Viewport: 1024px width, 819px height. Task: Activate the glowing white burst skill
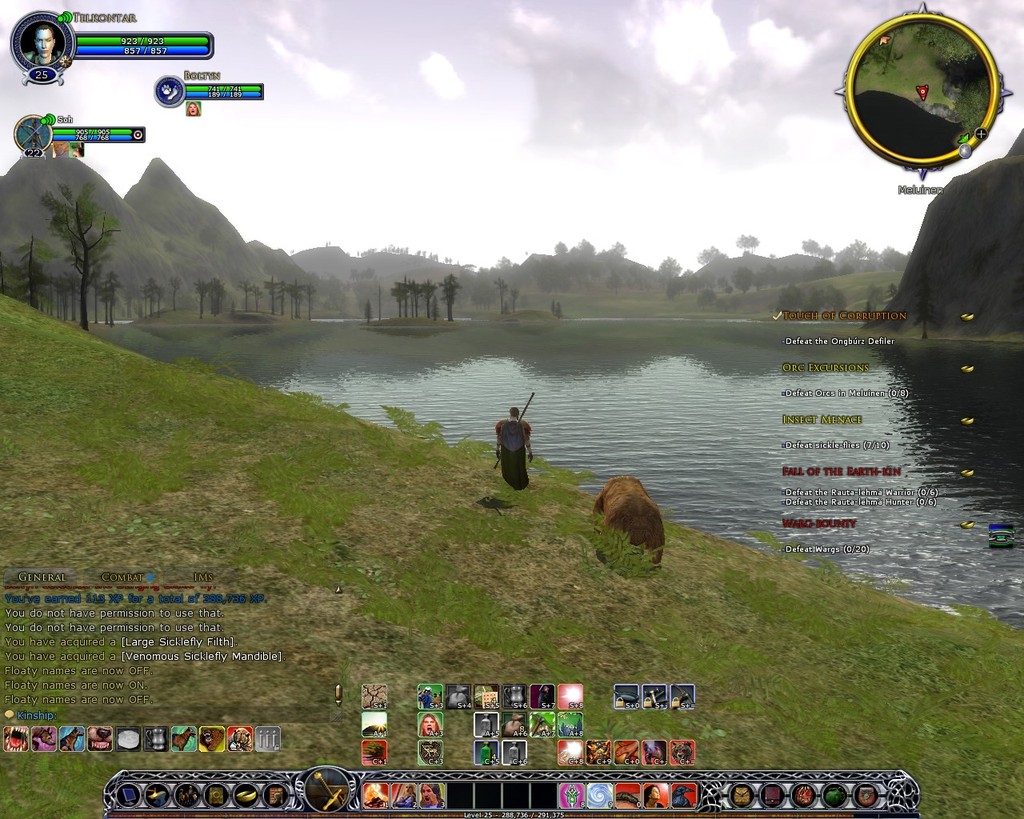tap(570, 695)
